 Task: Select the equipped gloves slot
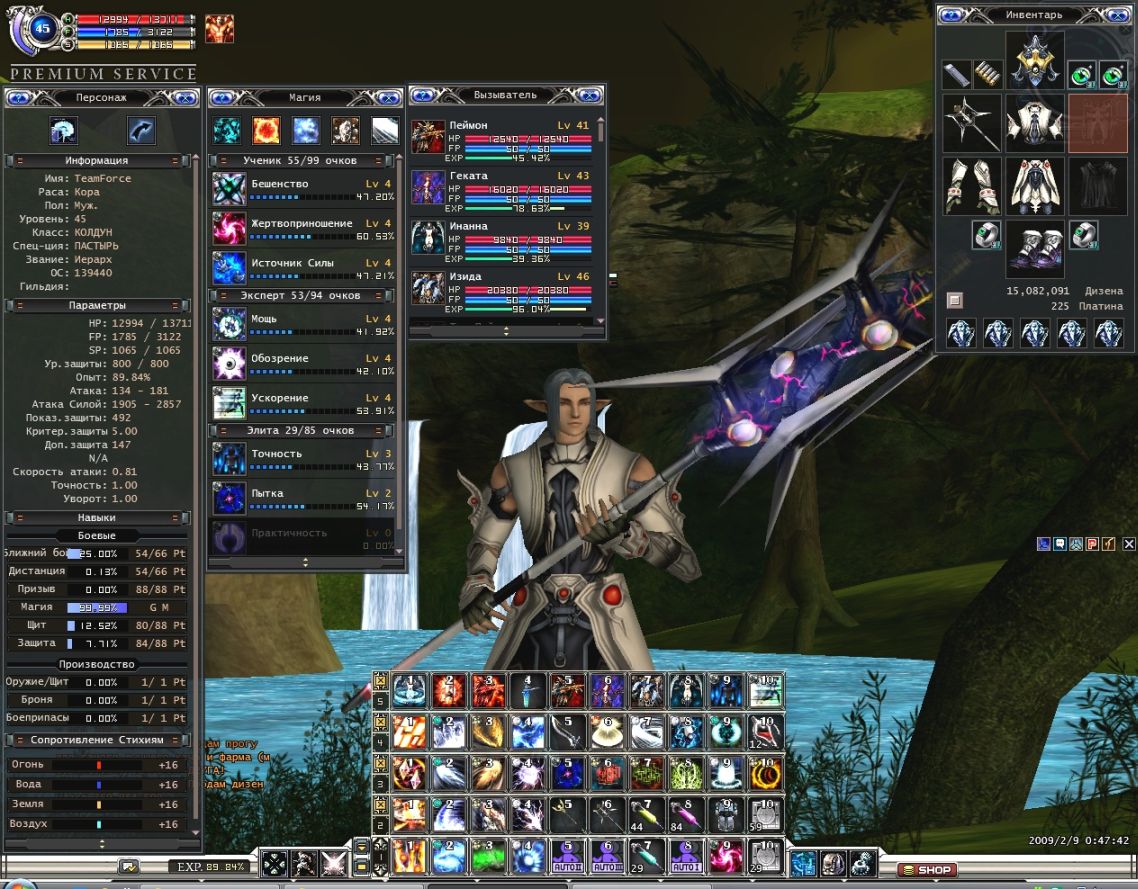point(971,186)
